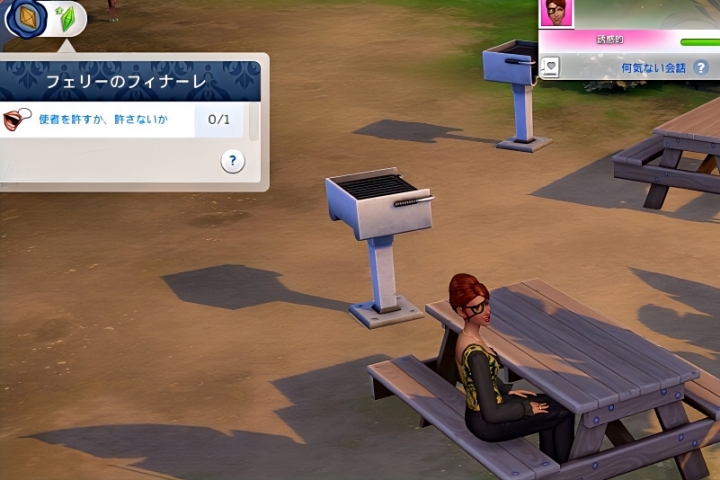Select the 使者を許すか、許さないか goal row
This screenshot has height=480, width=720.
tap(98, 120)
